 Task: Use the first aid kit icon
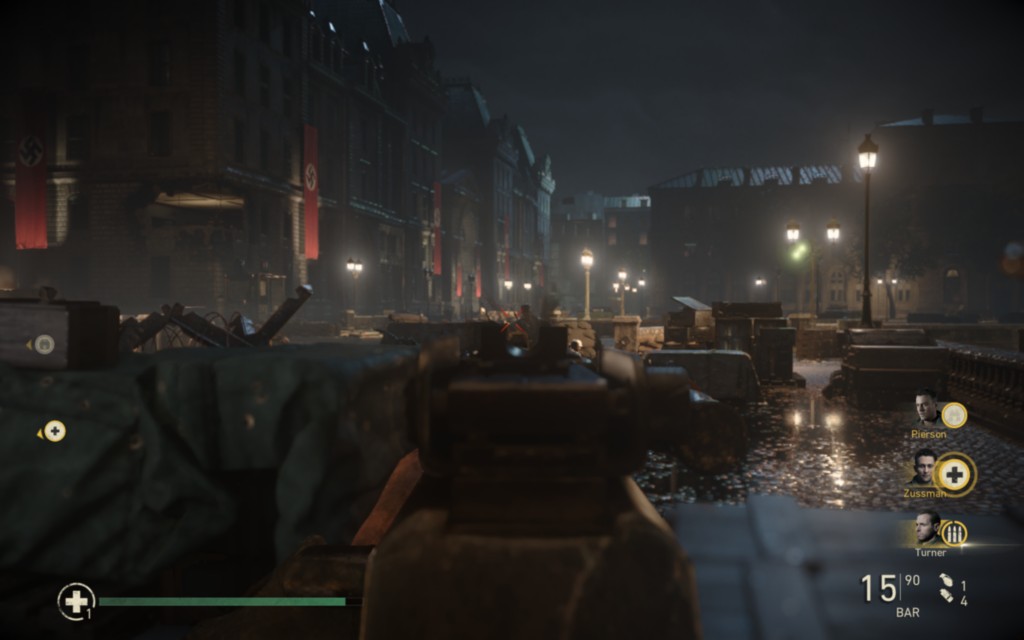[x=75, y=600]
